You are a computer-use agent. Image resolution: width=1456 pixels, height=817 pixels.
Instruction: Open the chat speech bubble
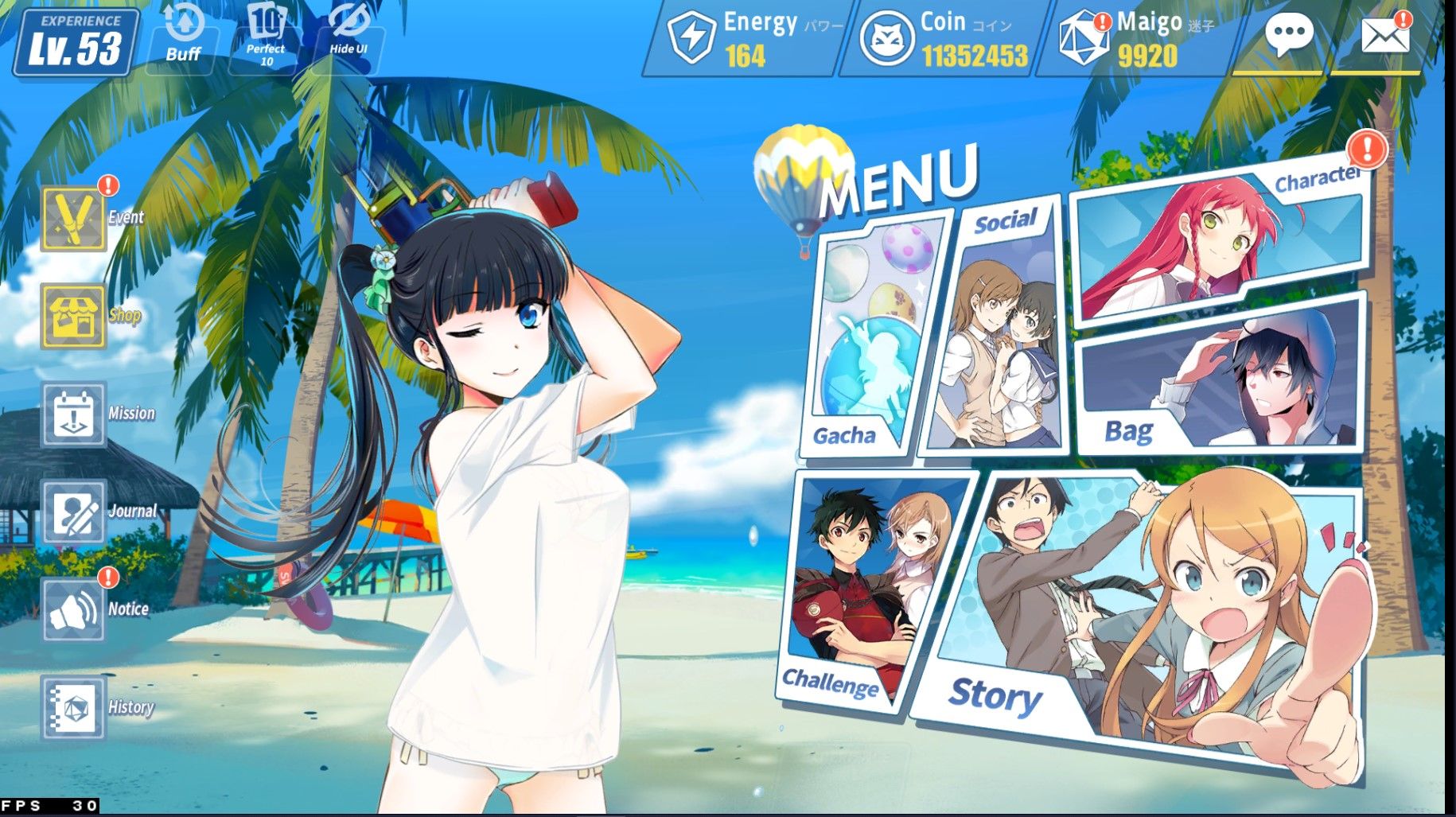1288,37
